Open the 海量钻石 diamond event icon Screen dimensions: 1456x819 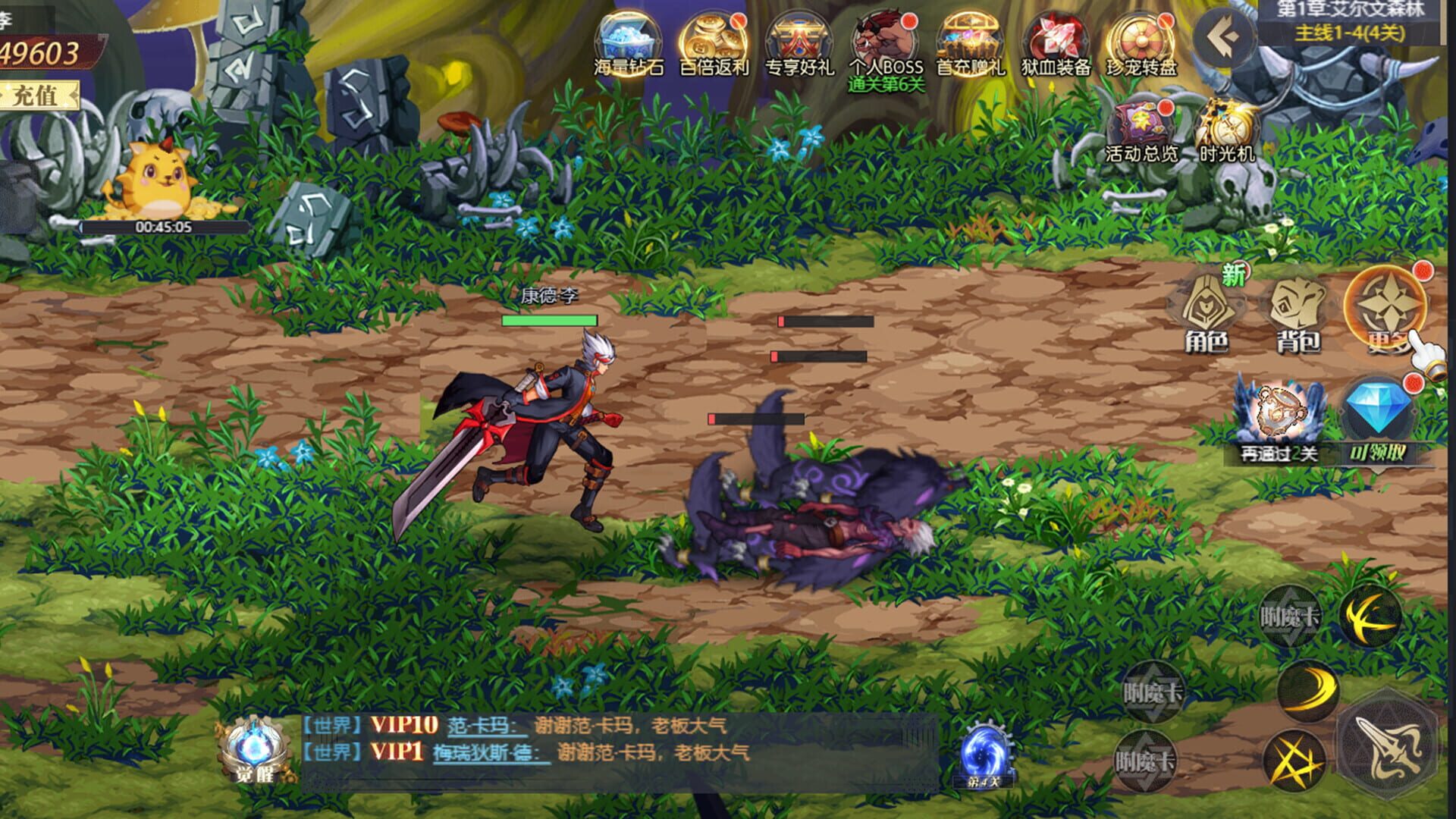point(629,38)
